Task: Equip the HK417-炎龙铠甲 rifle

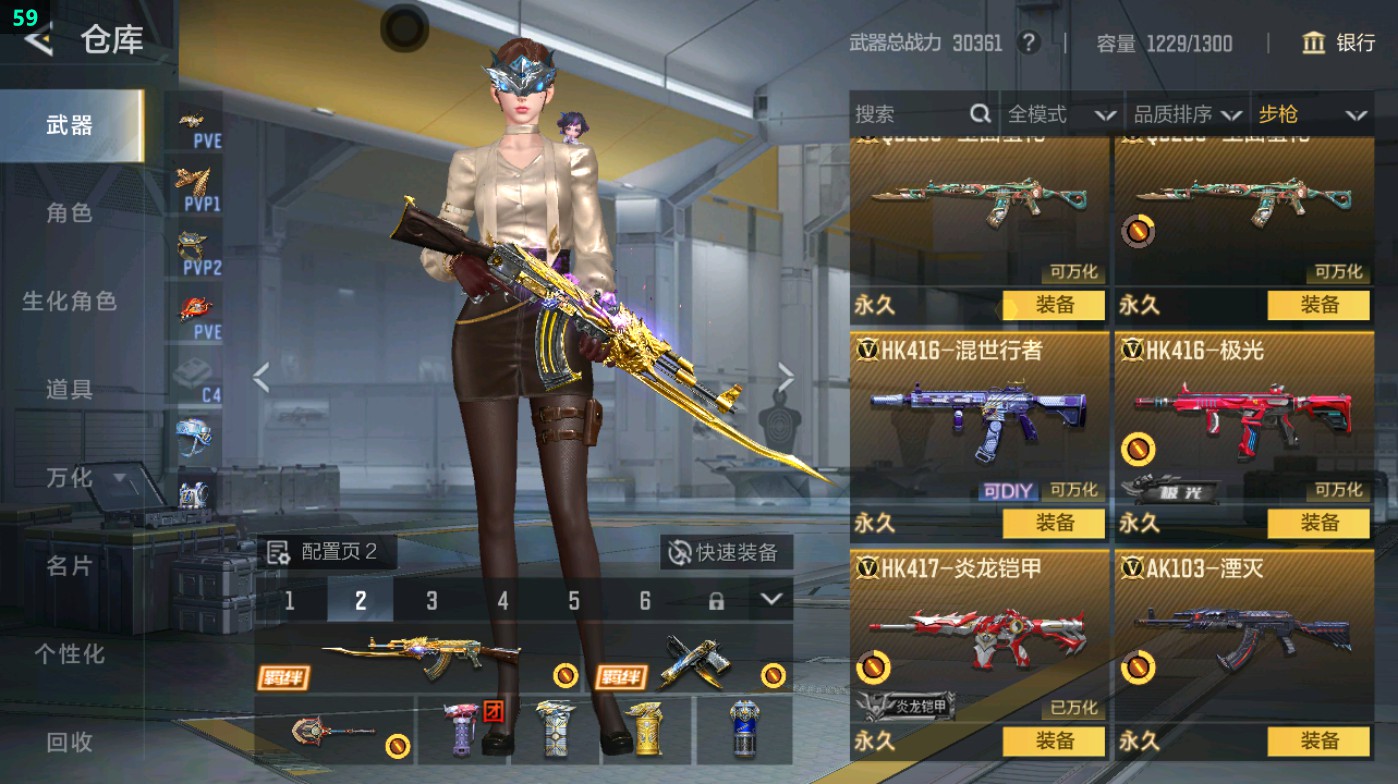Action: click(x=1056, y=740)
